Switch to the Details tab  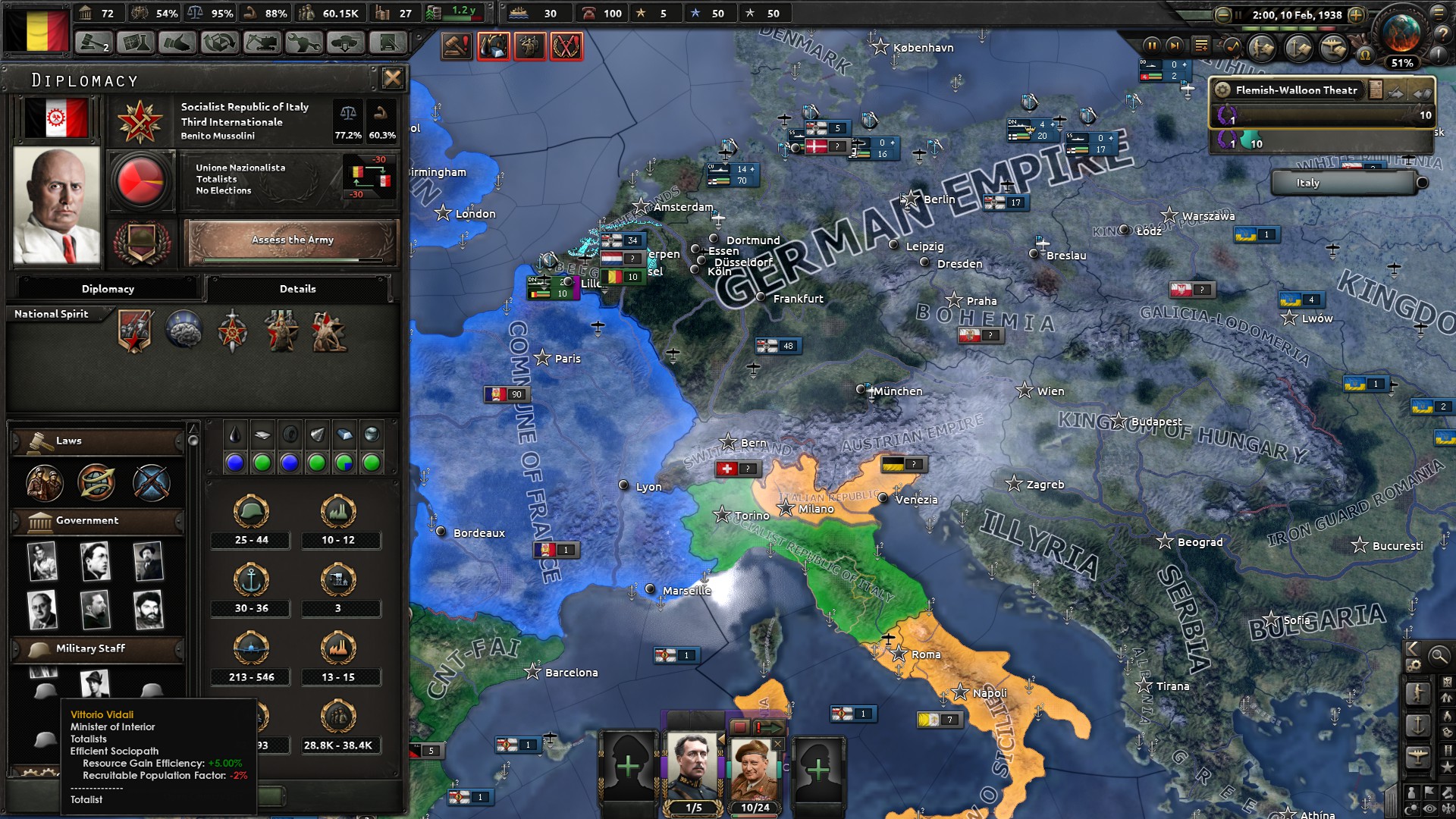(298, 289)
